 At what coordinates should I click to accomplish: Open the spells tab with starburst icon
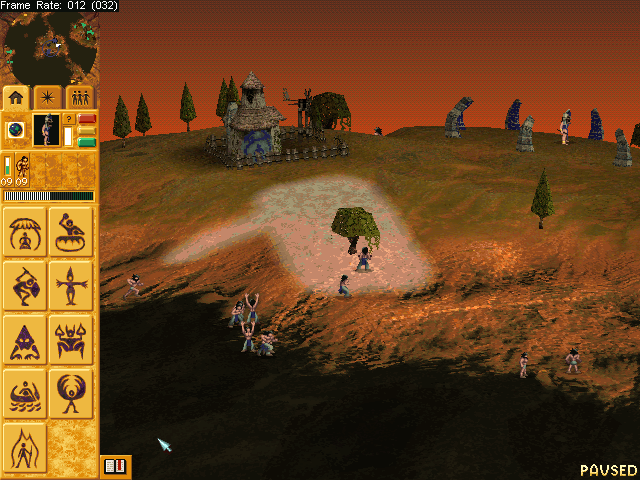click(48, 97)
